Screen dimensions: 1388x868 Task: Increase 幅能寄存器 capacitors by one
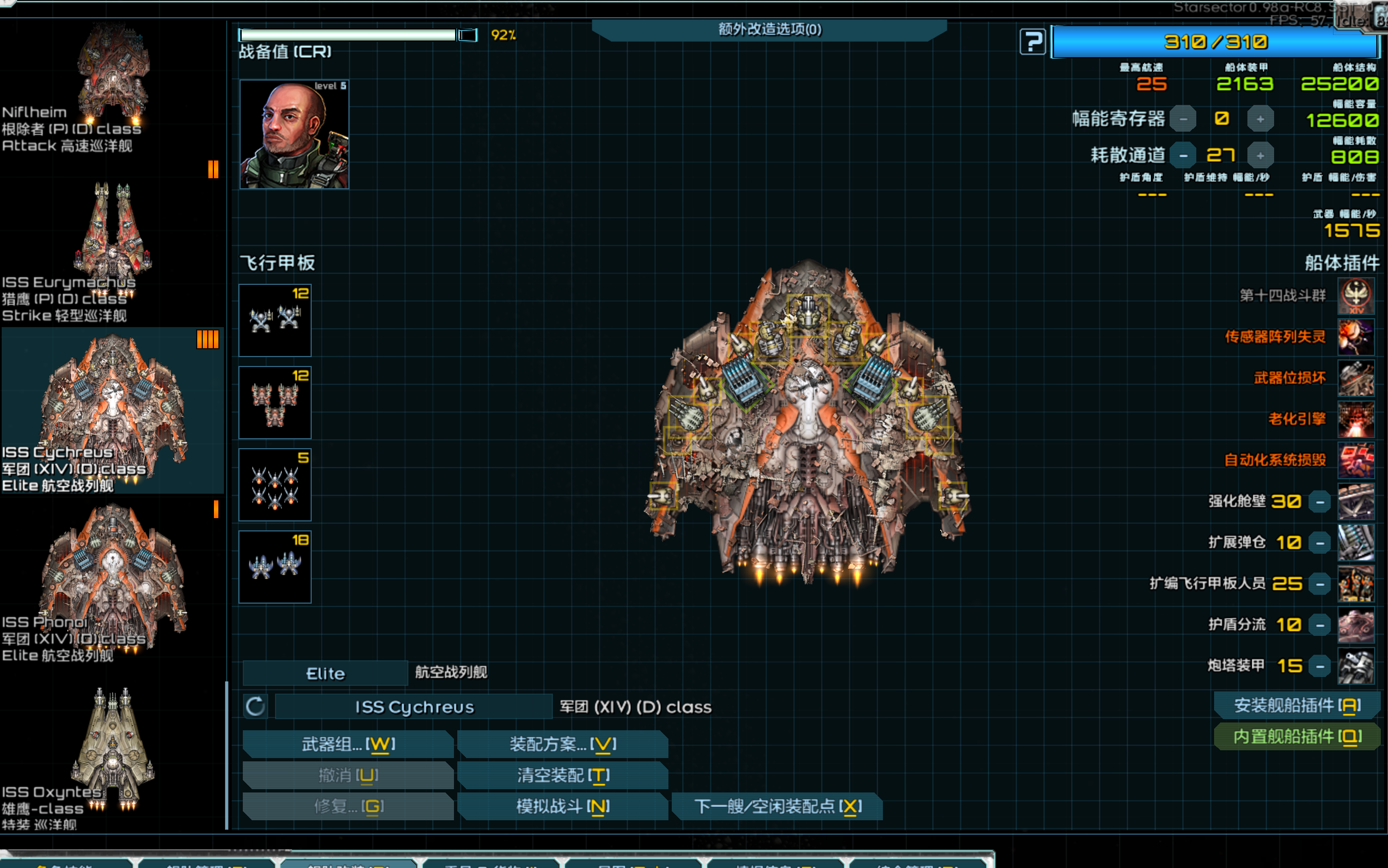1260,119
